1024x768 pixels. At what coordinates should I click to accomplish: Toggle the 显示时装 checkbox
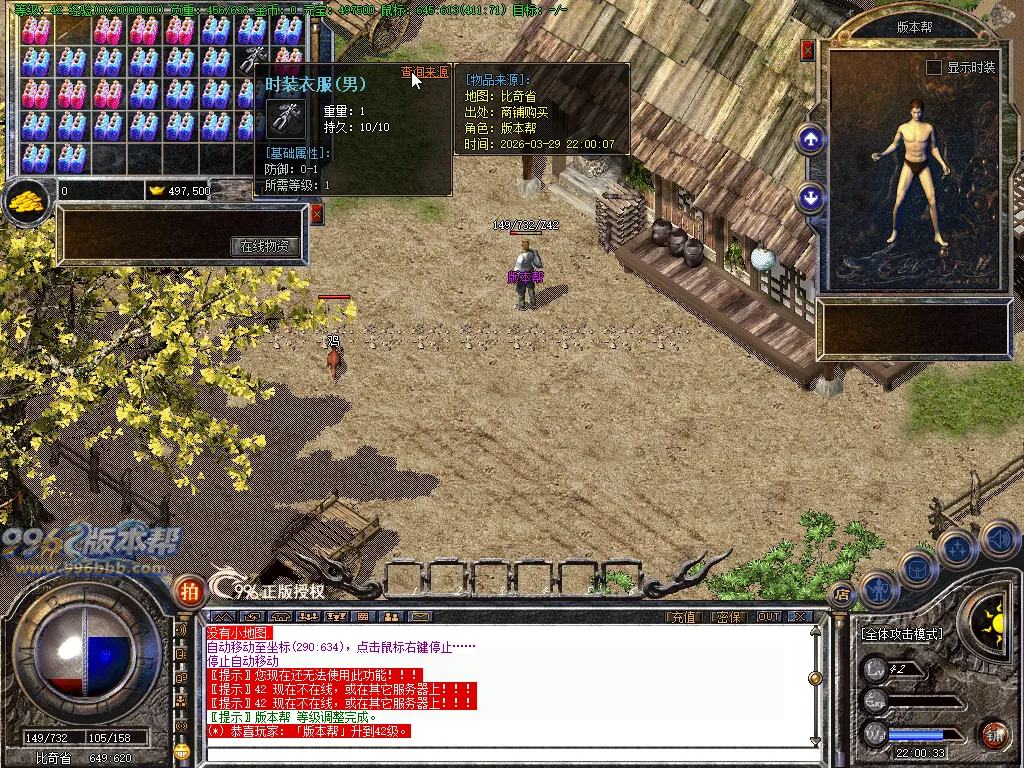click(934, 67)
